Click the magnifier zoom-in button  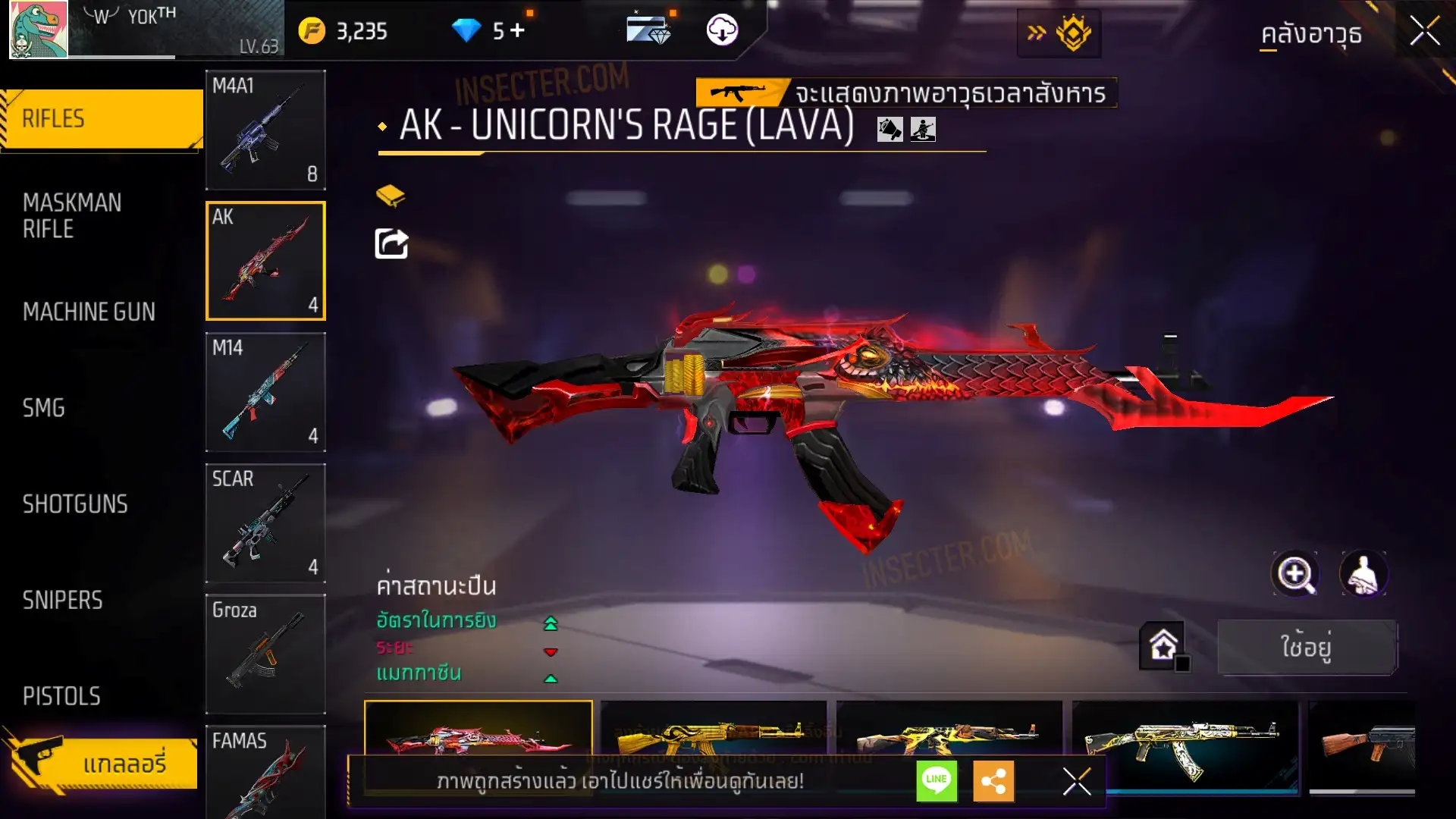pos(1294,574)
